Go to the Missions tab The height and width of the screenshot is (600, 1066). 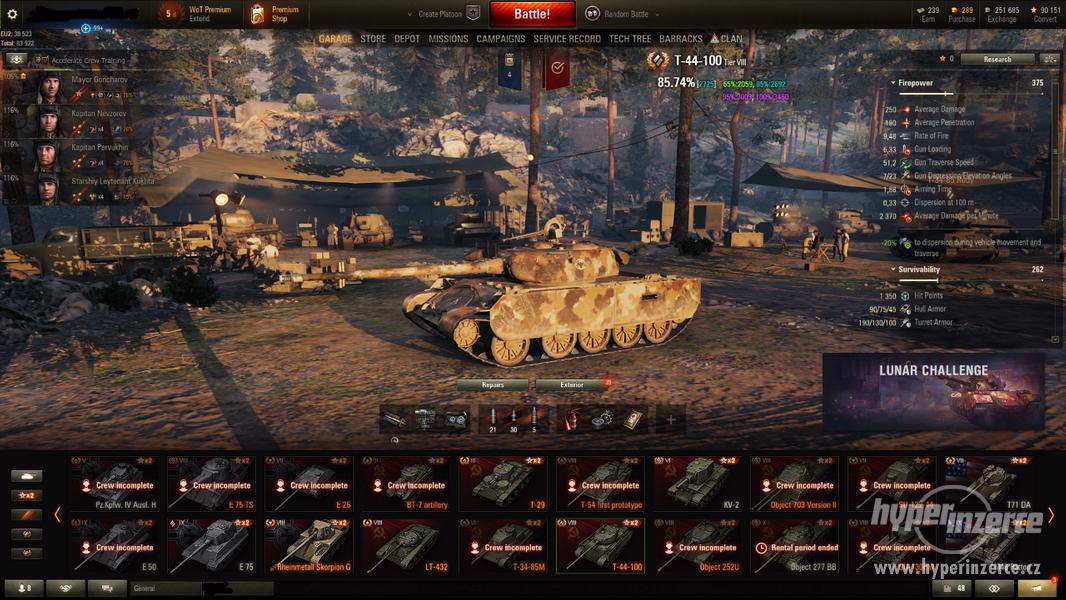coord(448,39)
